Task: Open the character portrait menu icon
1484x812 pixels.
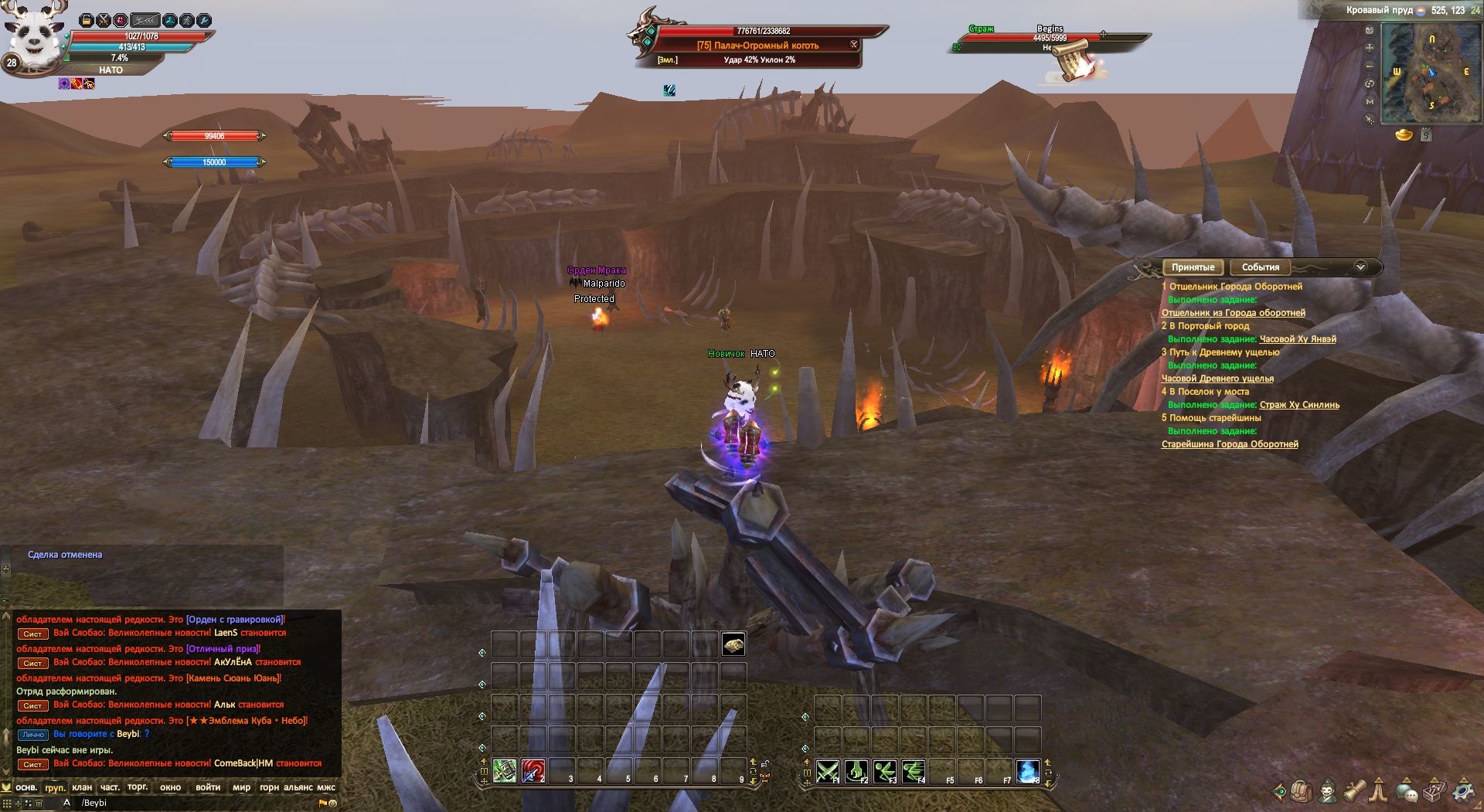Action: click(x=1328, y=791)
